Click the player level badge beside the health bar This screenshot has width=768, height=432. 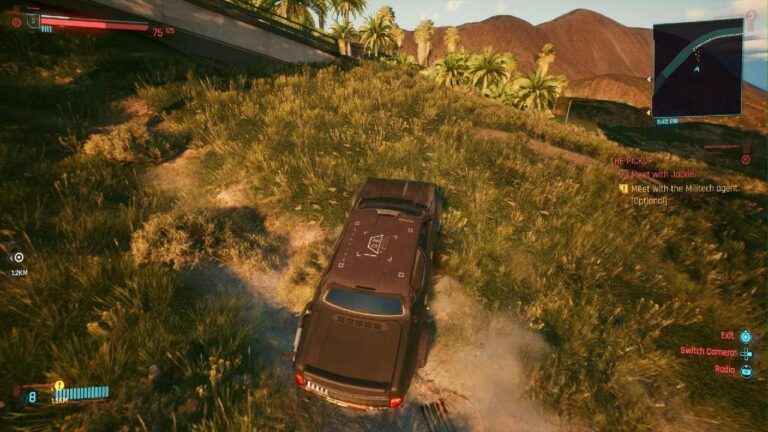pyautogui.click(x=32, y=21)
